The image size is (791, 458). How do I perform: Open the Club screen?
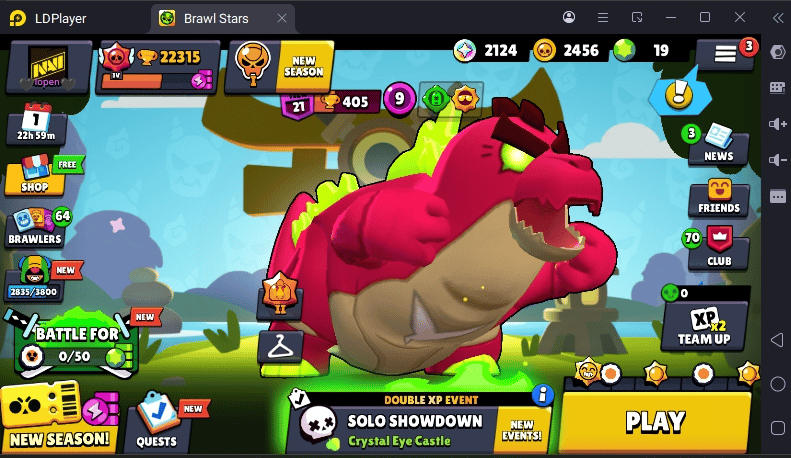719,249
